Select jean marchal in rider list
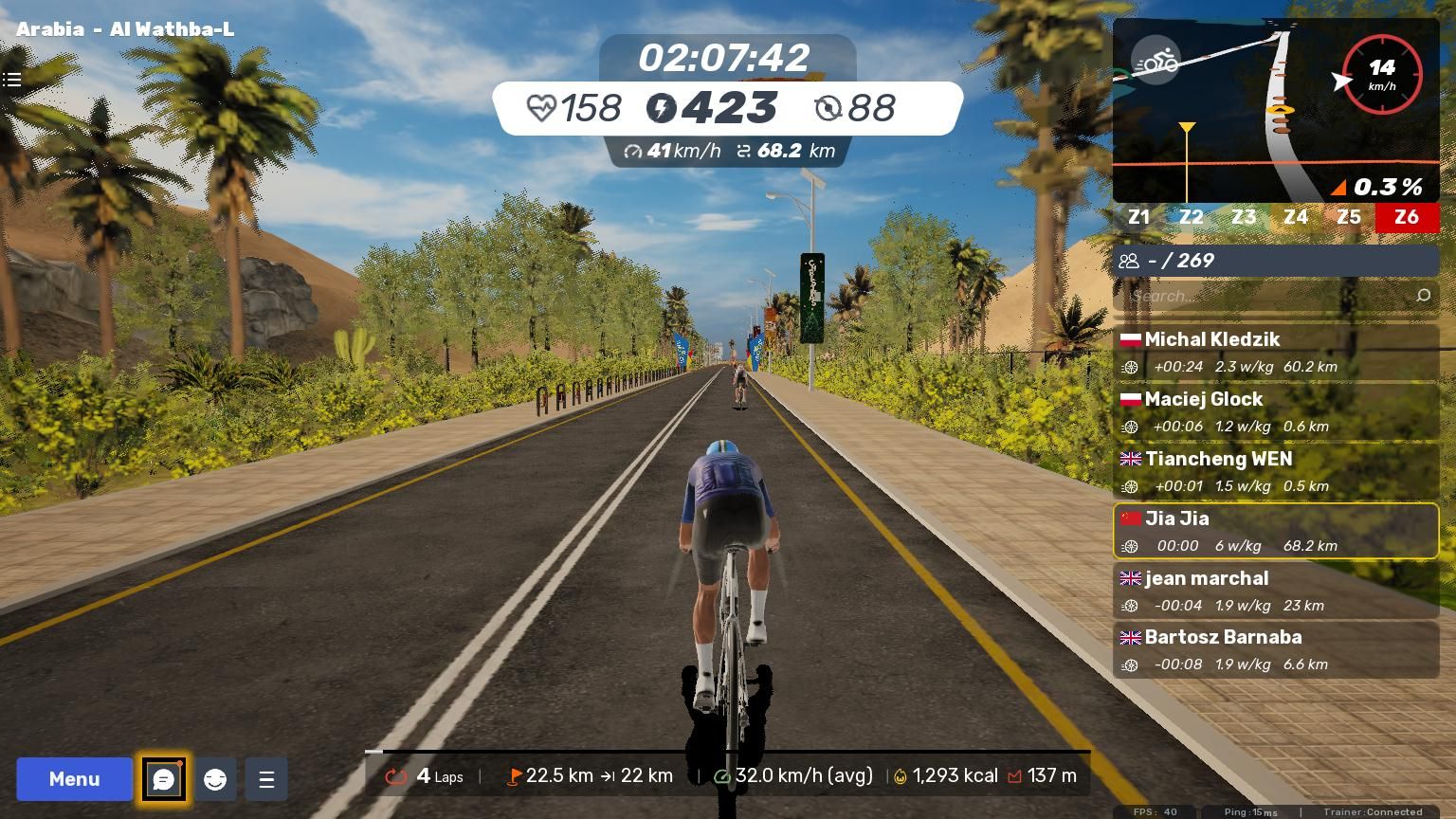This screenshot has width=1456, height=819. pos(1275,591)
